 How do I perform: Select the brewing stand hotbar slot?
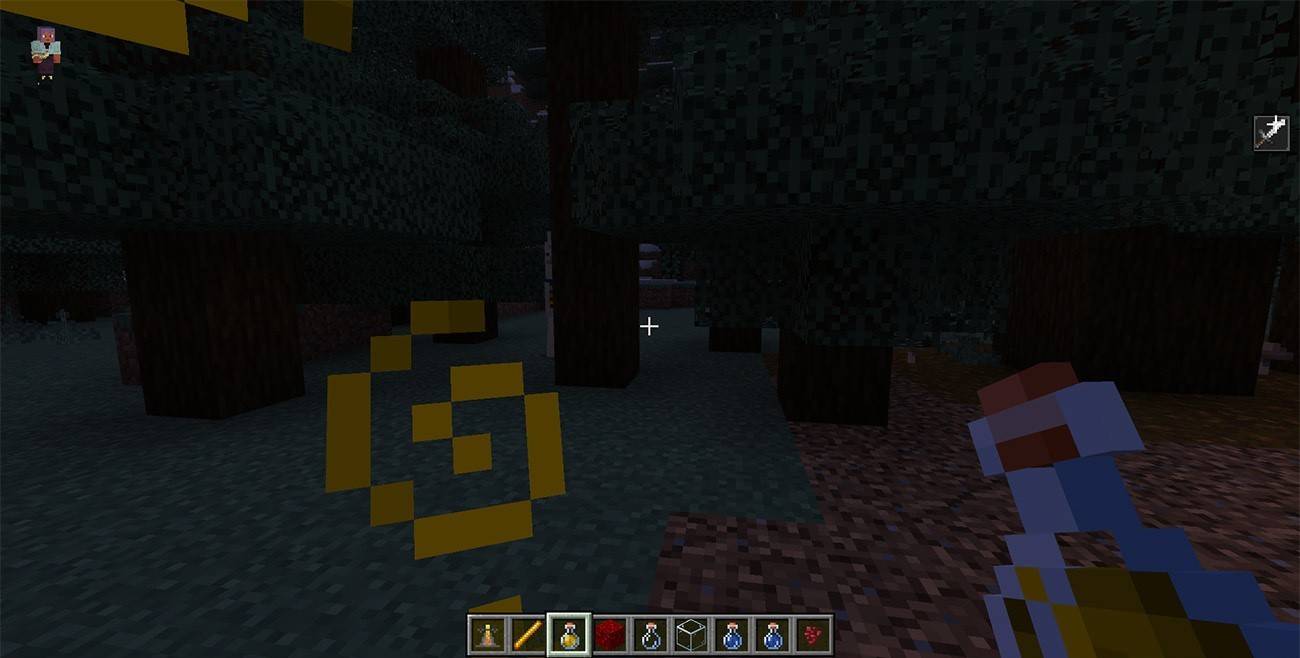pos(487,634)
